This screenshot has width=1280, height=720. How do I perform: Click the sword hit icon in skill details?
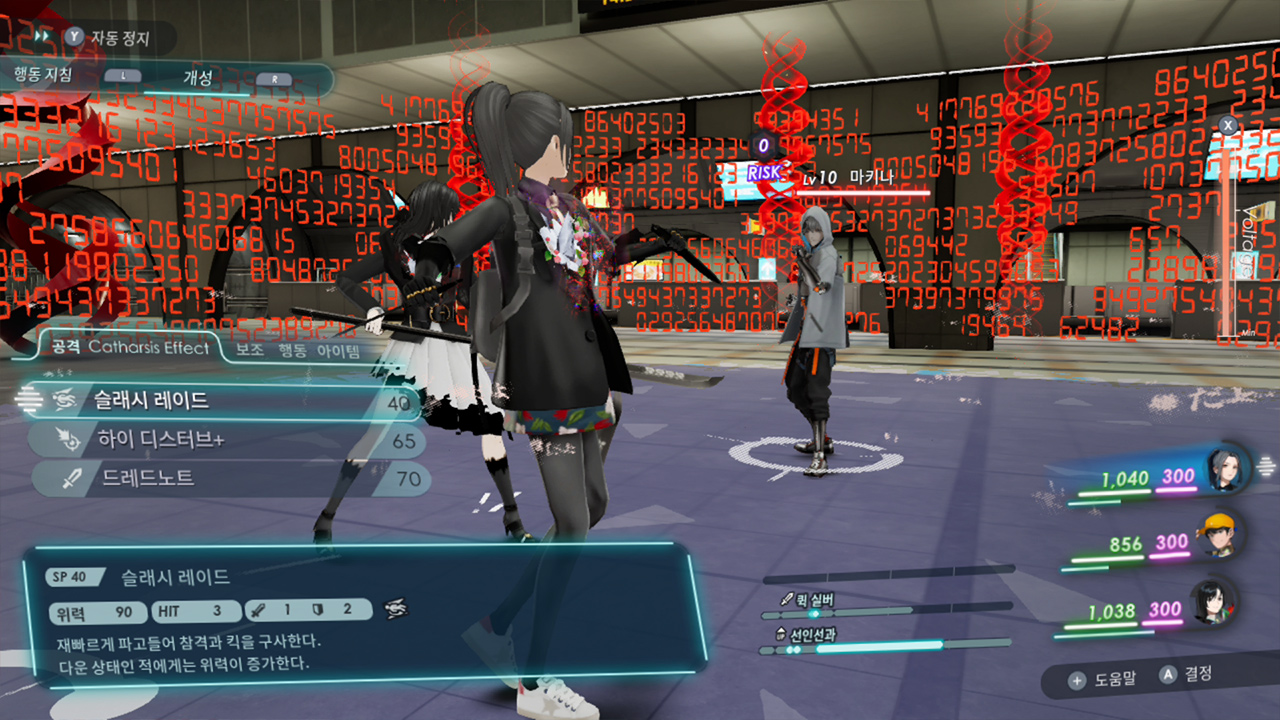258,610
